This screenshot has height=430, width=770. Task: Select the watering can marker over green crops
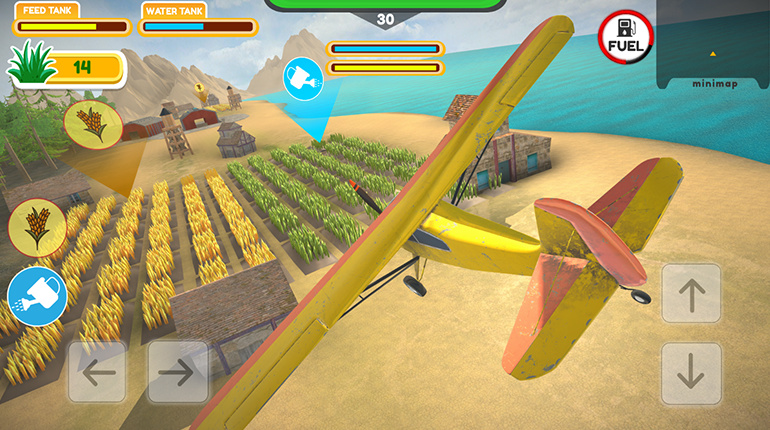click(303, 79)
